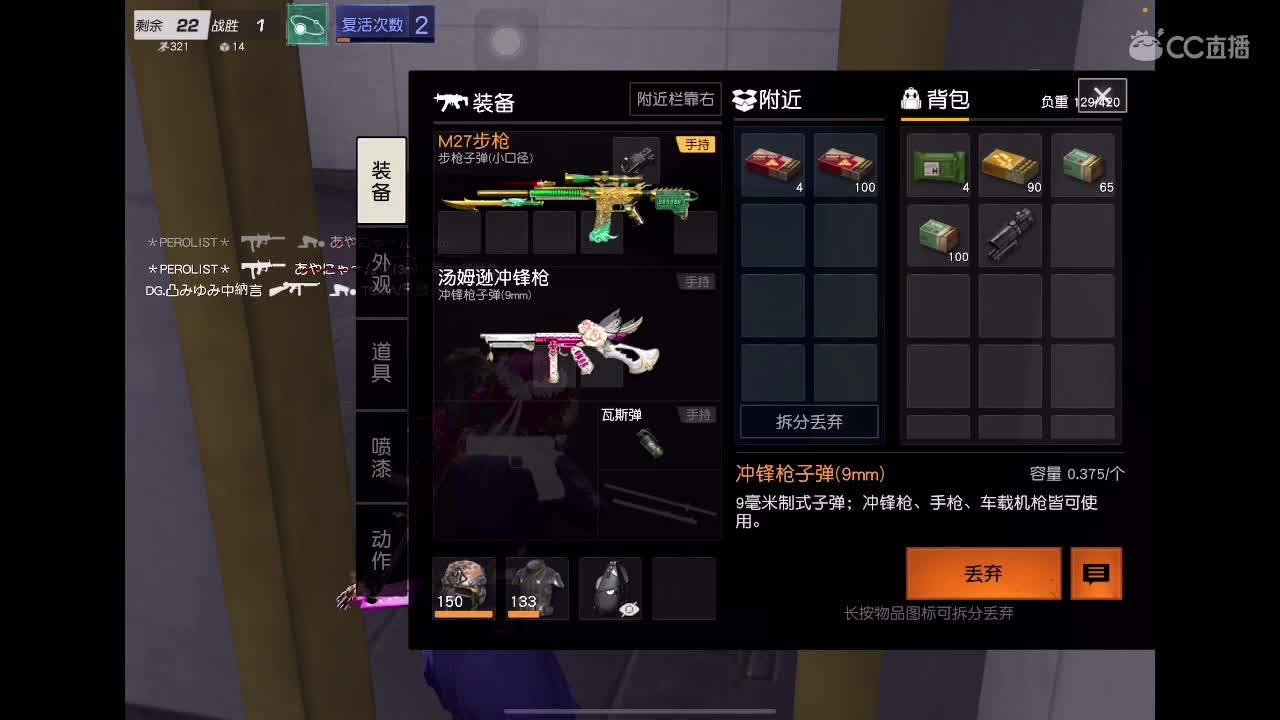Click the durability bar under the helmet
Image resolution: width=1280 pixels, height=720 pixels.
463,615
